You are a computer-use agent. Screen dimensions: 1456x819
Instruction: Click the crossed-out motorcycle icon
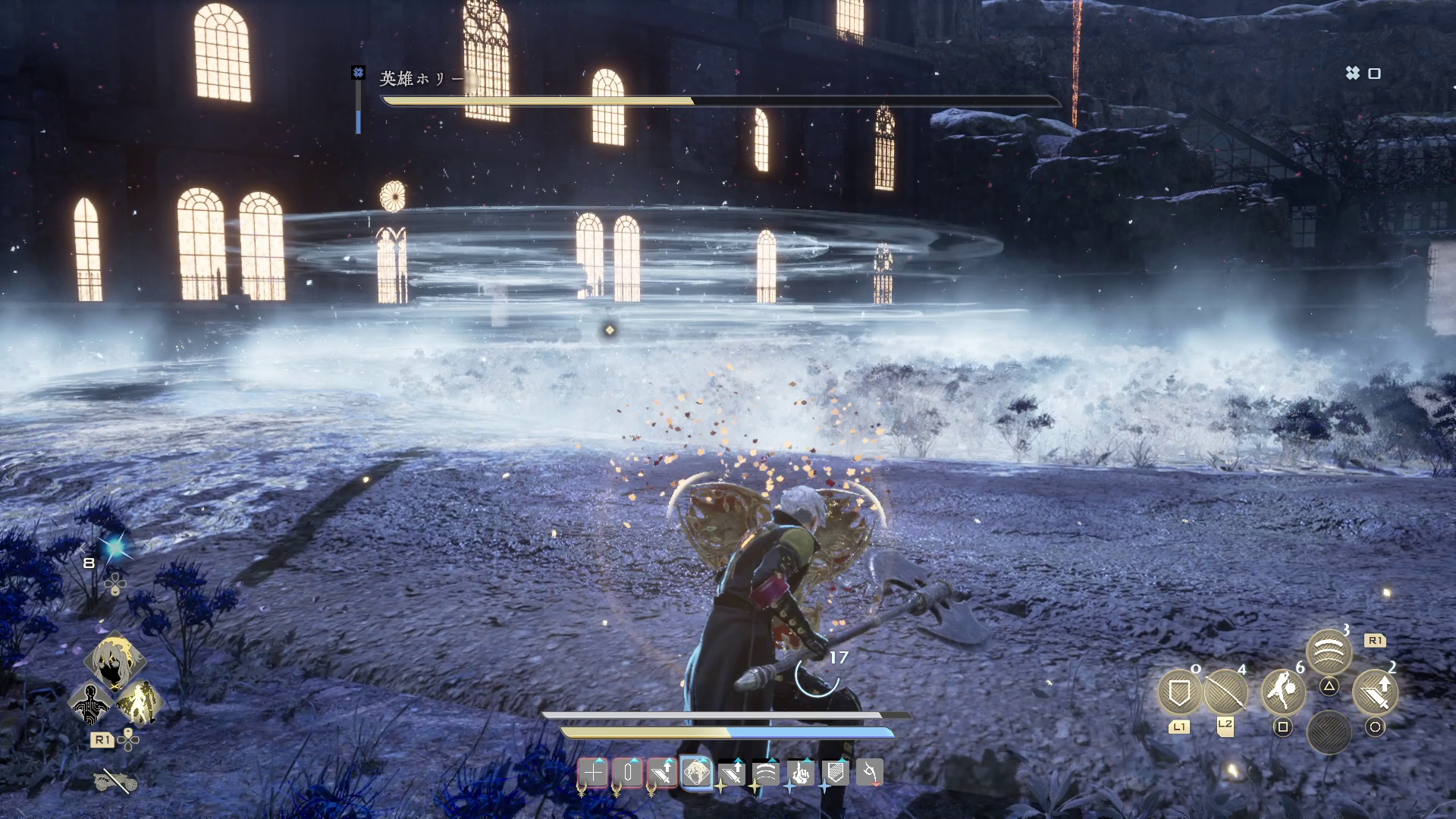pyautogui.click(x=115, y=780)
